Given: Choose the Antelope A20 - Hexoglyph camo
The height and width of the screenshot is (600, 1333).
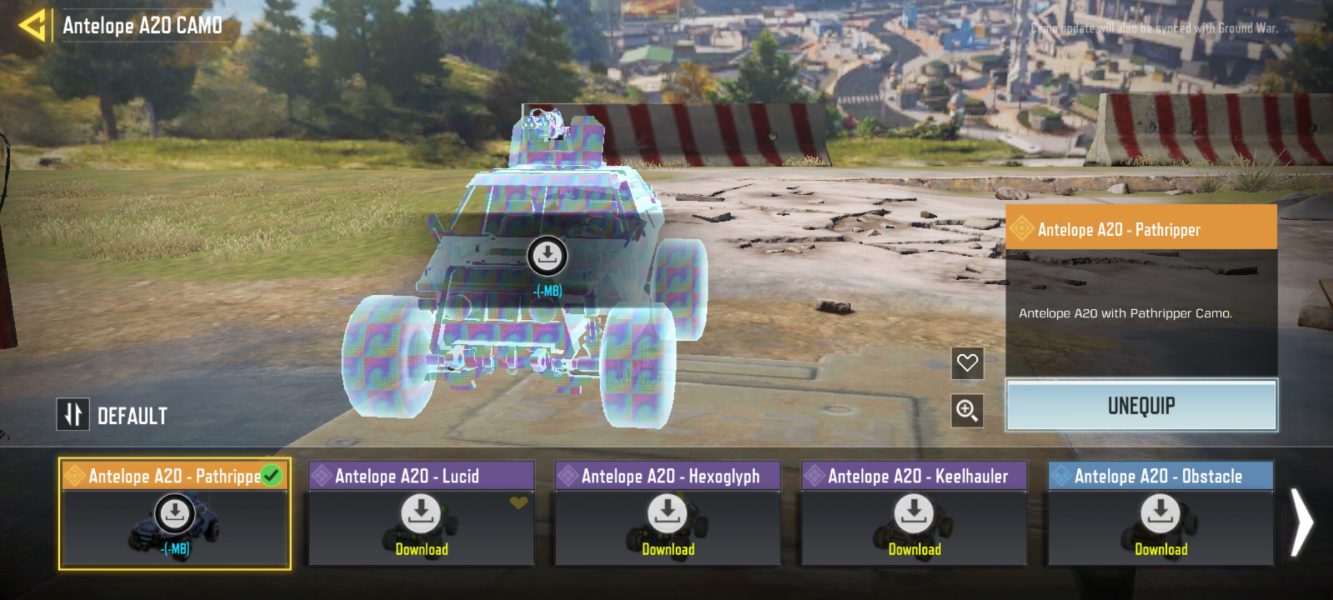Looking at the screenshot, I should (668, 515).
